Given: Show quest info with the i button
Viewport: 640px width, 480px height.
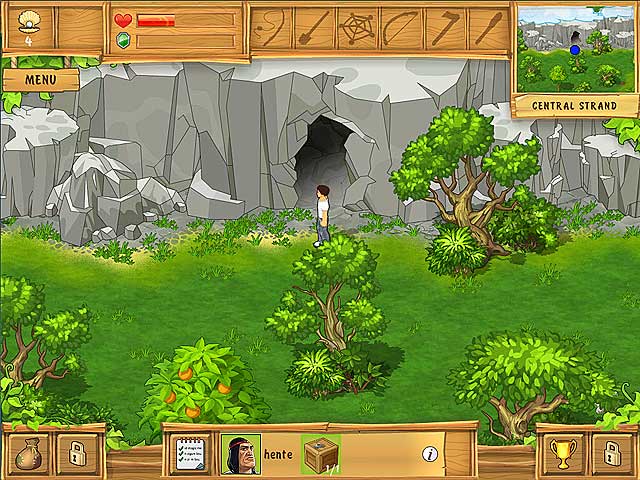Looking at the screenshot, I should point(430,454).
